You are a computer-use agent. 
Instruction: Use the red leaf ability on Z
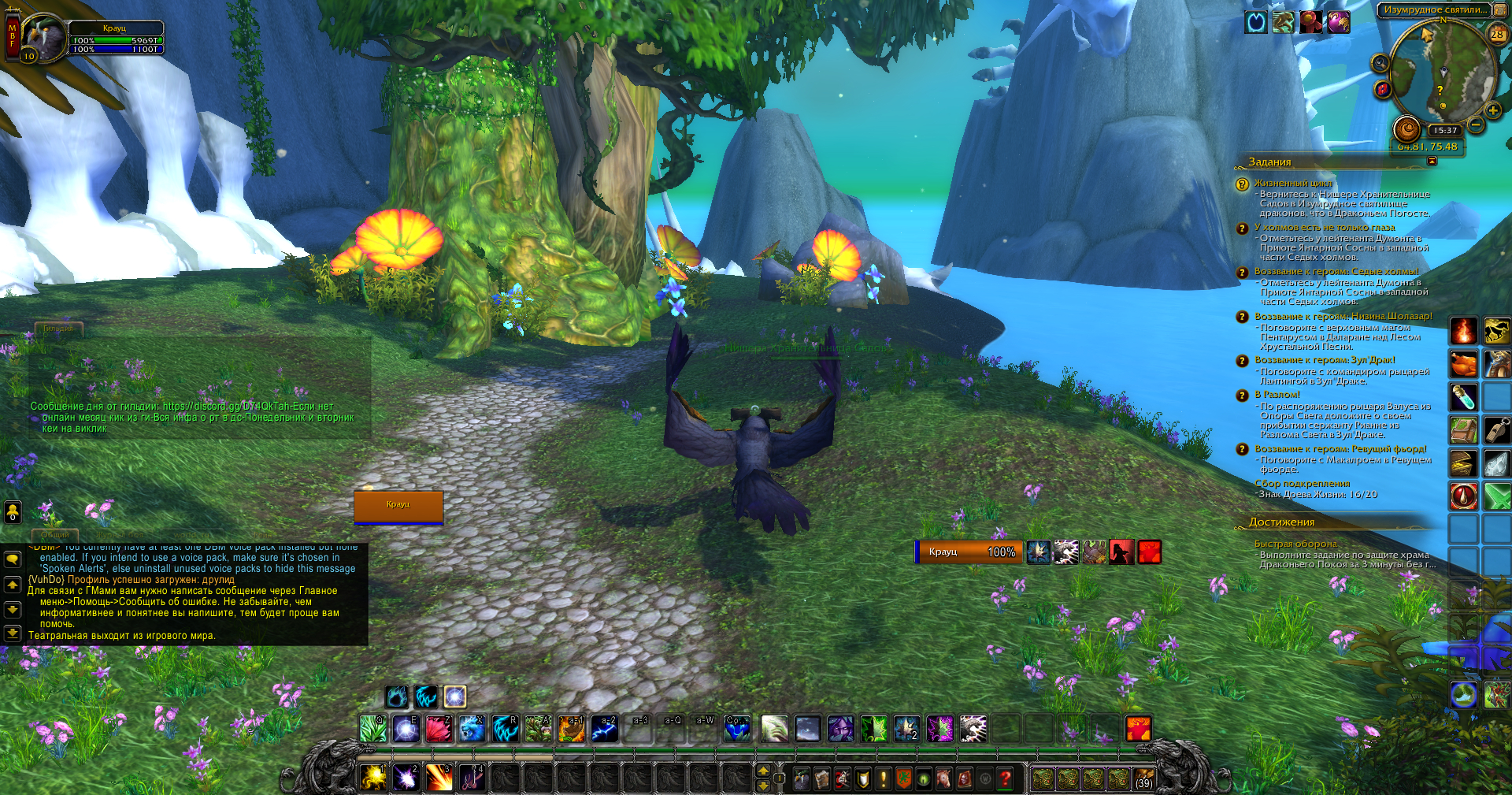click(x=439, y=729)
